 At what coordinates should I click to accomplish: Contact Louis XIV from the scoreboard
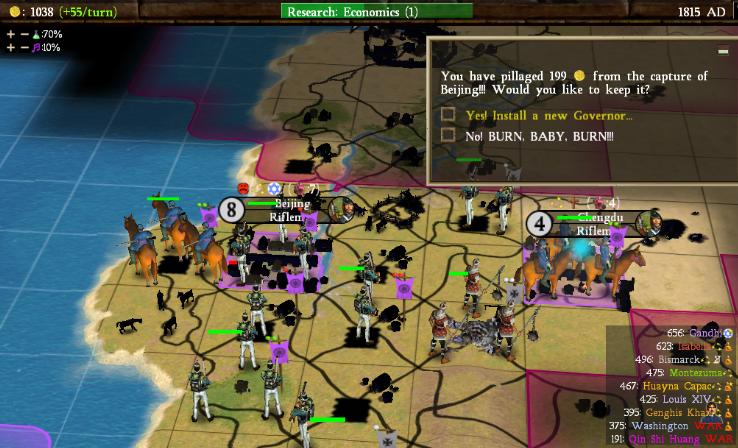(691, 398)
